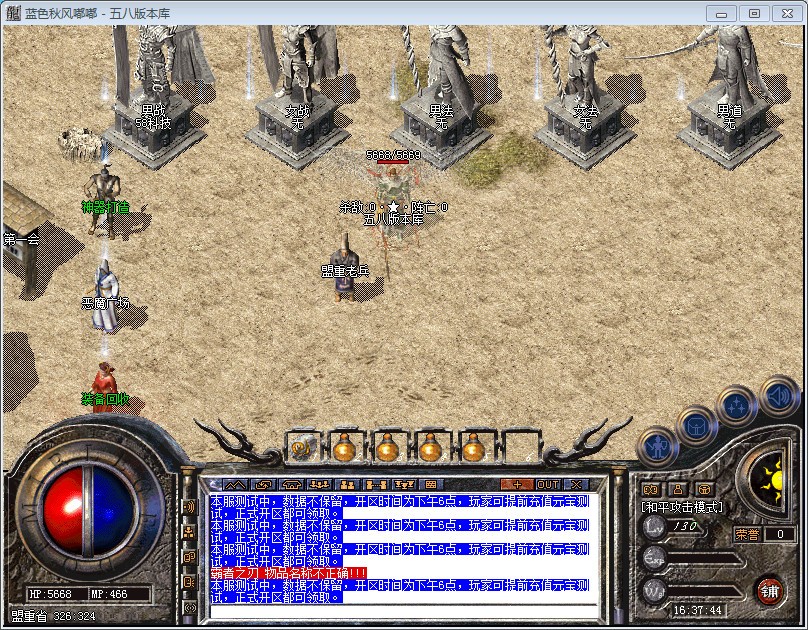Click the grid icon on the chat toolbar
The image size is (808, 630).
(x=433, y=485)
